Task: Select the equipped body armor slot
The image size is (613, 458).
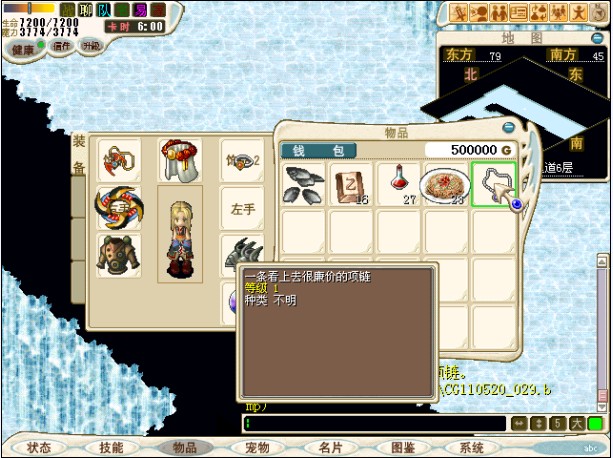Action: [x=118, y=254]
